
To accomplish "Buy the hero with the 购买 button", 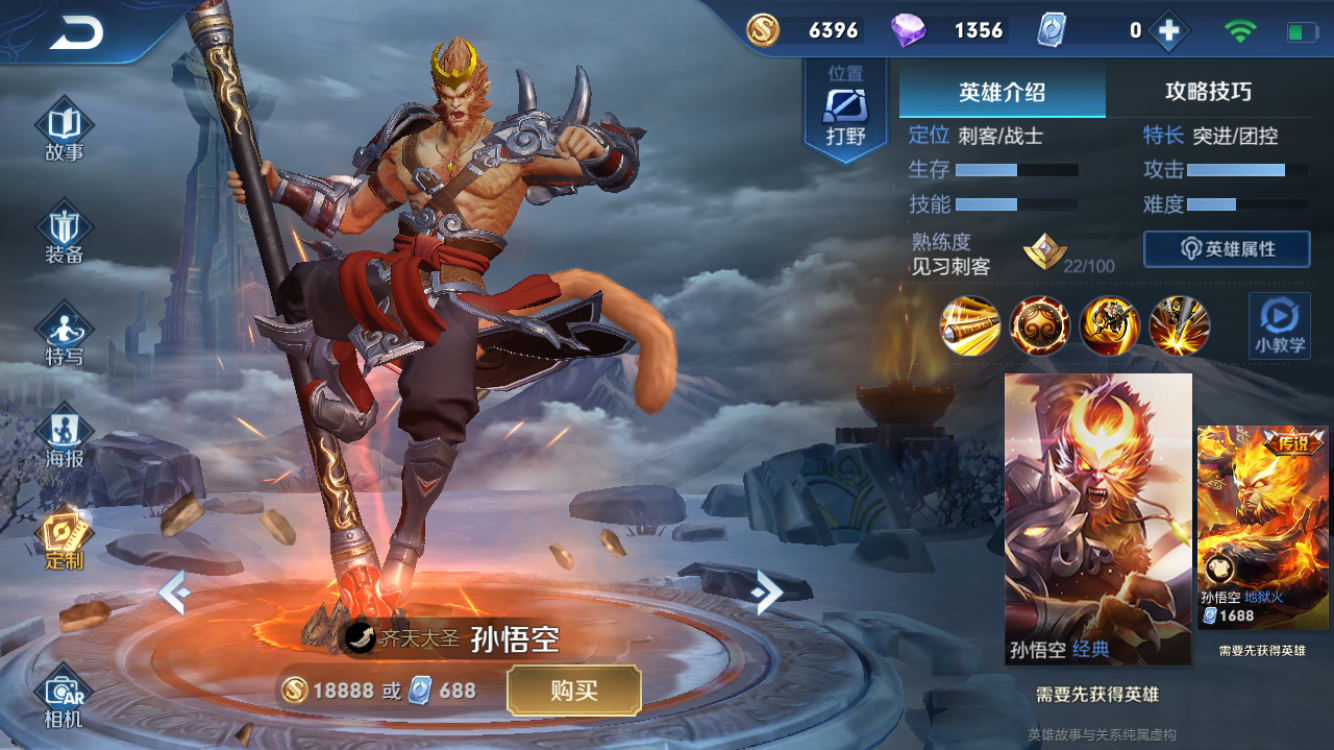I will click(x=573, y=690).
